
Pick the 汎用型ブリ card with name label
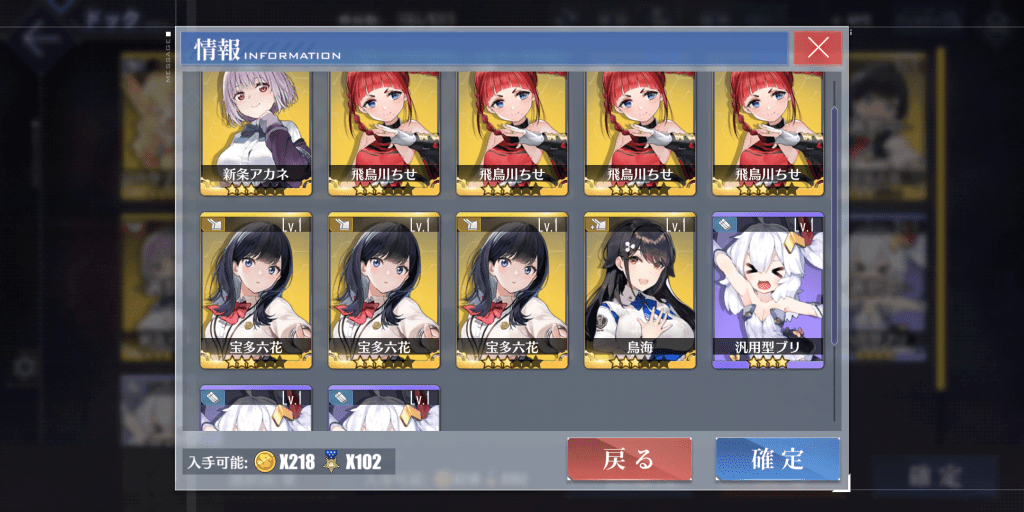click(767, 290)
